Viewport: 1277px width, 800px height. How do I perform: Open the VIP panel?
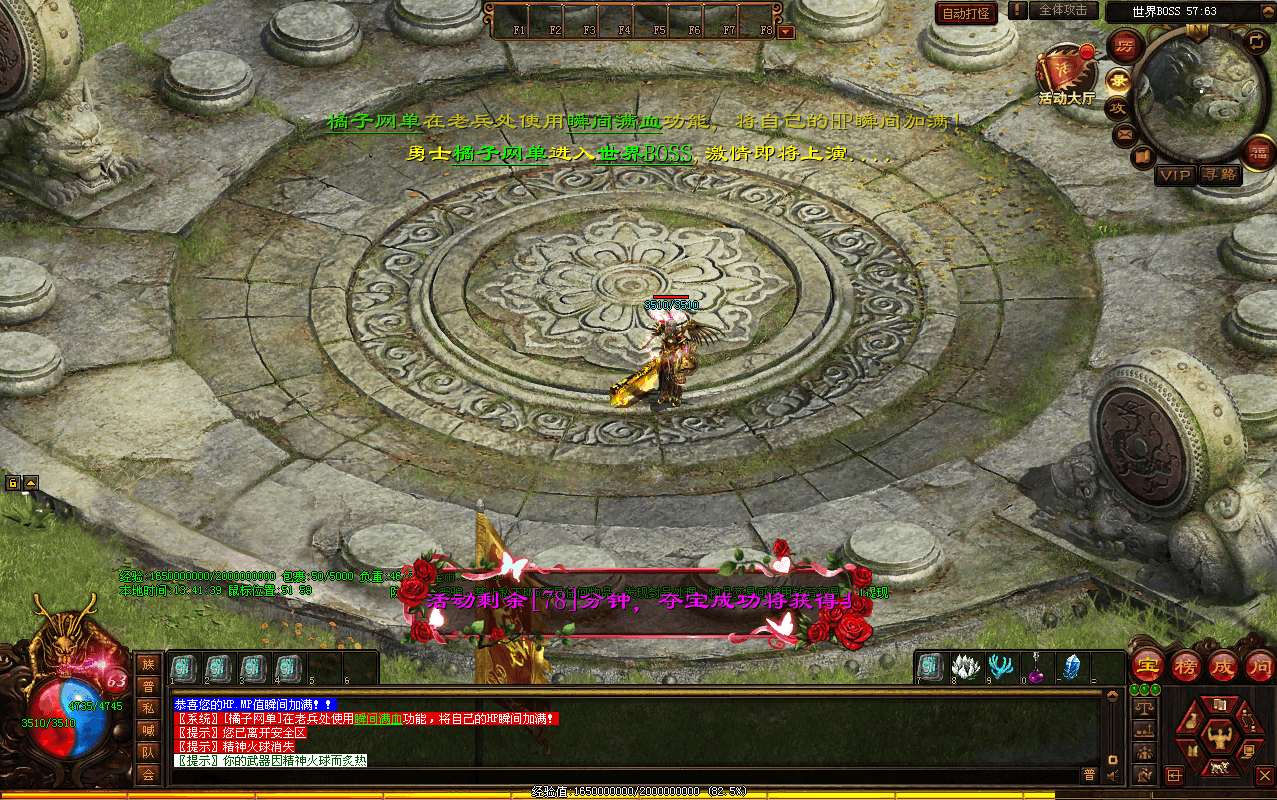point(1175,175)
